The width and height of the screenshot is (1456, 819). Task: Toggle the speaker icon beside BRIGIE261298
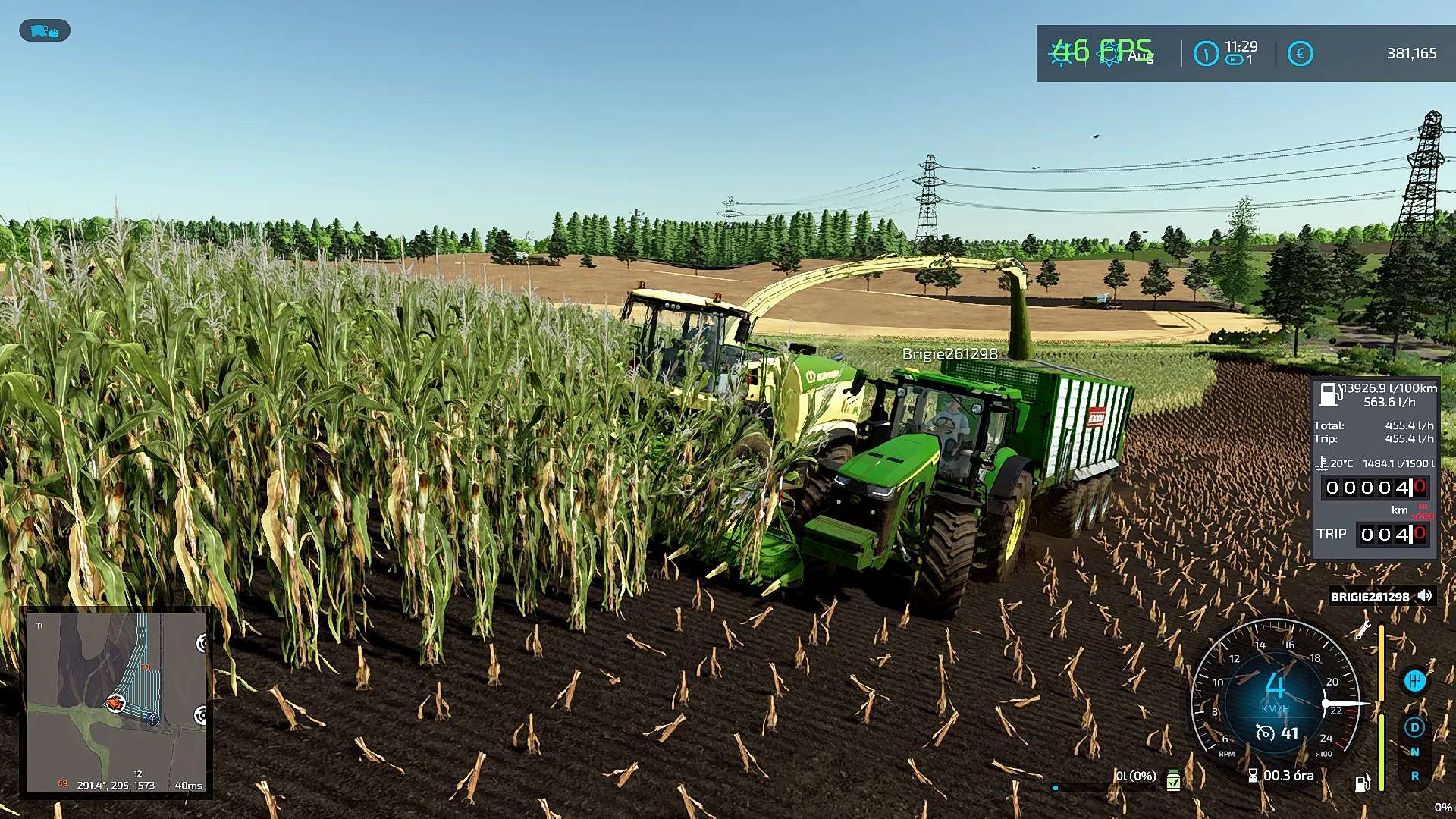tap(1425, 596)
